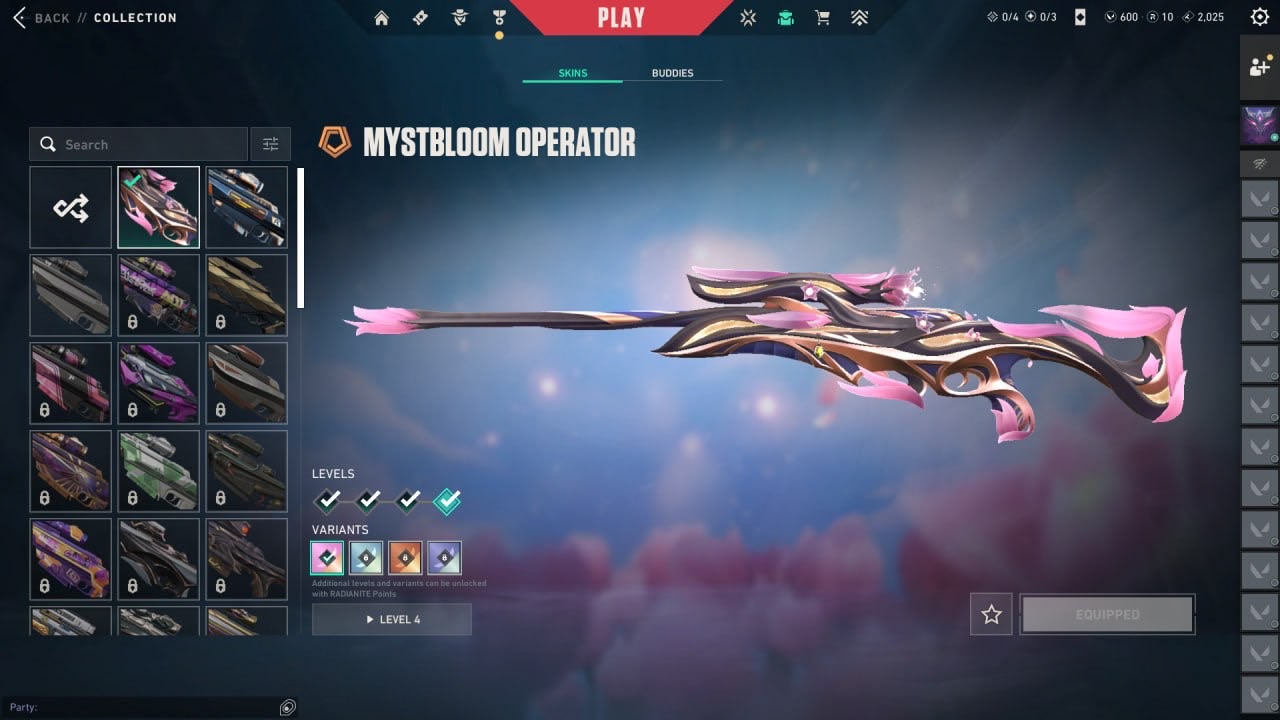Click the skin search field
This screenshot has height=720, width=1280.
coord(138,144)
